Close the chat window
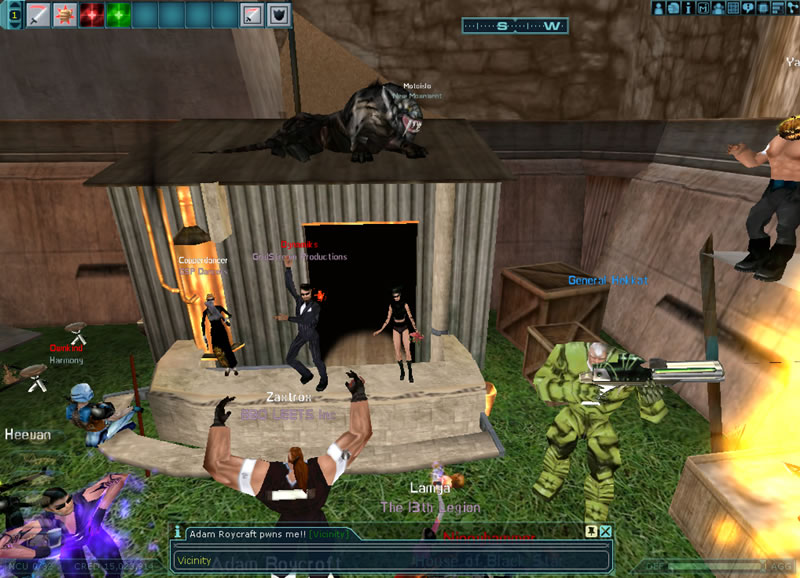 605,532
